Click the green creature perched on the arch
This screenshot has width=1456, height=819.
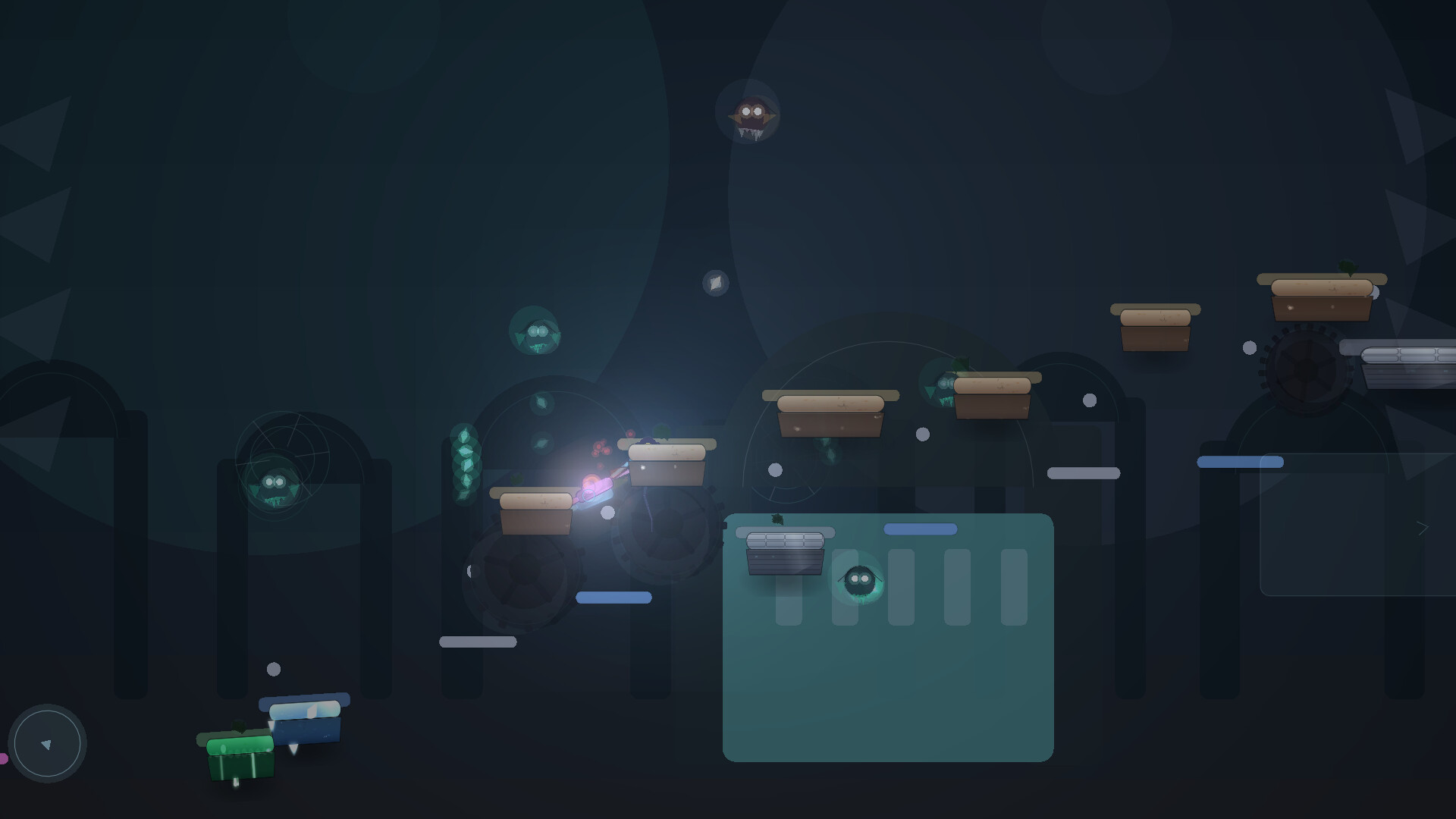pyautogui.click(x=273, y=485)
